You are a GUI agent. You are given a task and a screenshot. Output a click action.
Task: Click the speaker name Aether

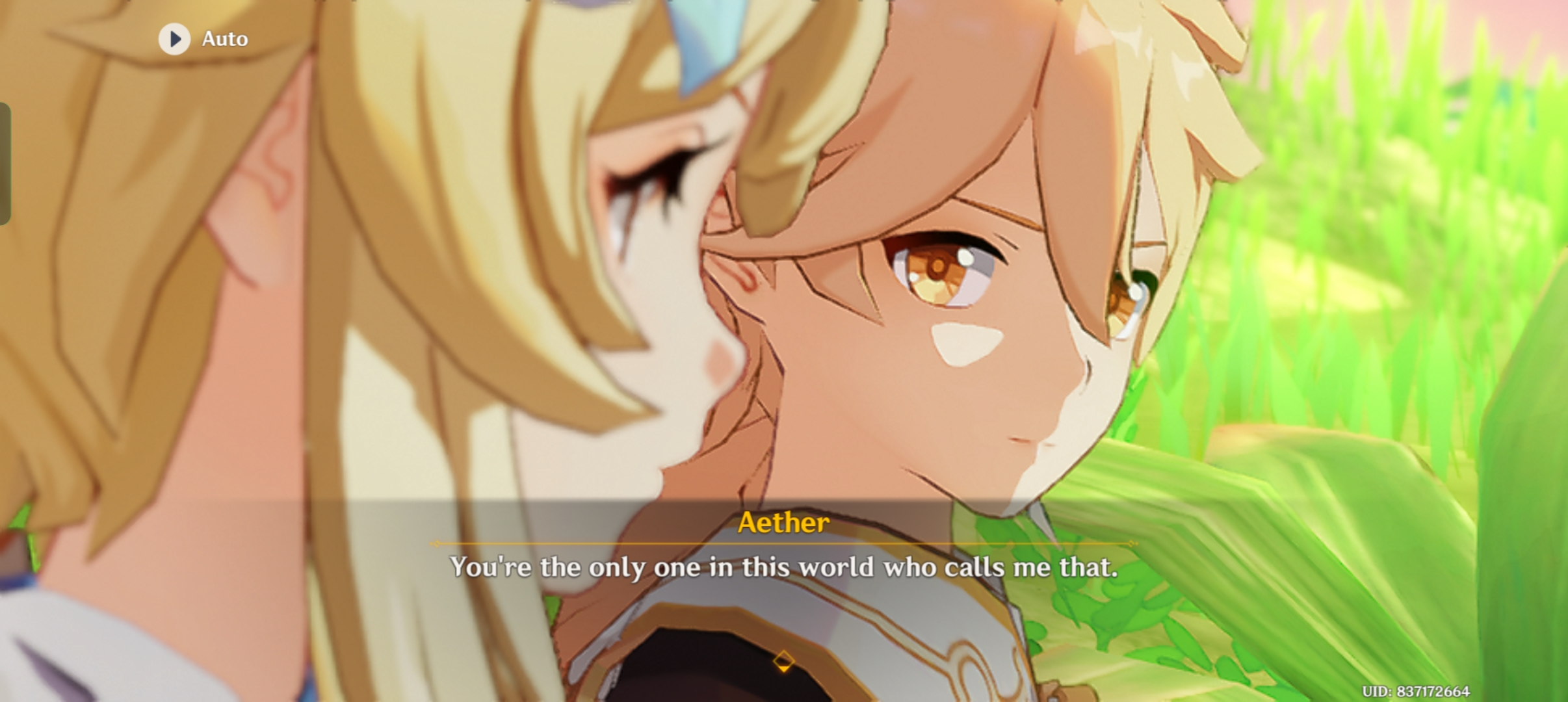tap(783, 521)
